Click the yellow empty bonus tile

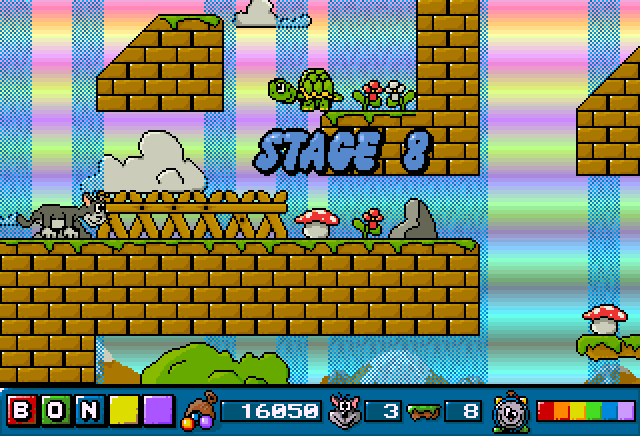(x=124, y=411)
